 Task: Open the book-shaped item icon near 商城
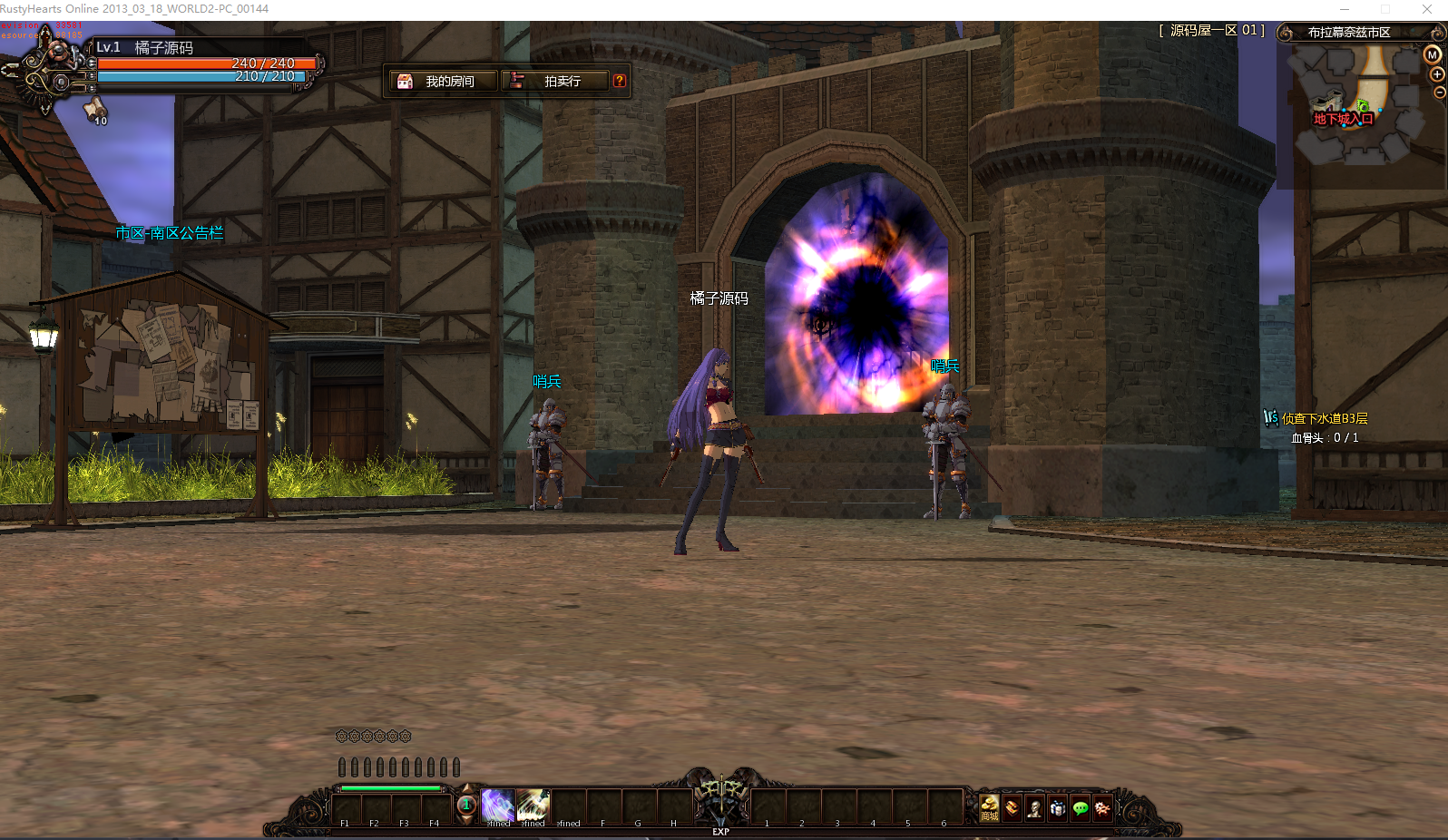click(x=1010, y=807)
